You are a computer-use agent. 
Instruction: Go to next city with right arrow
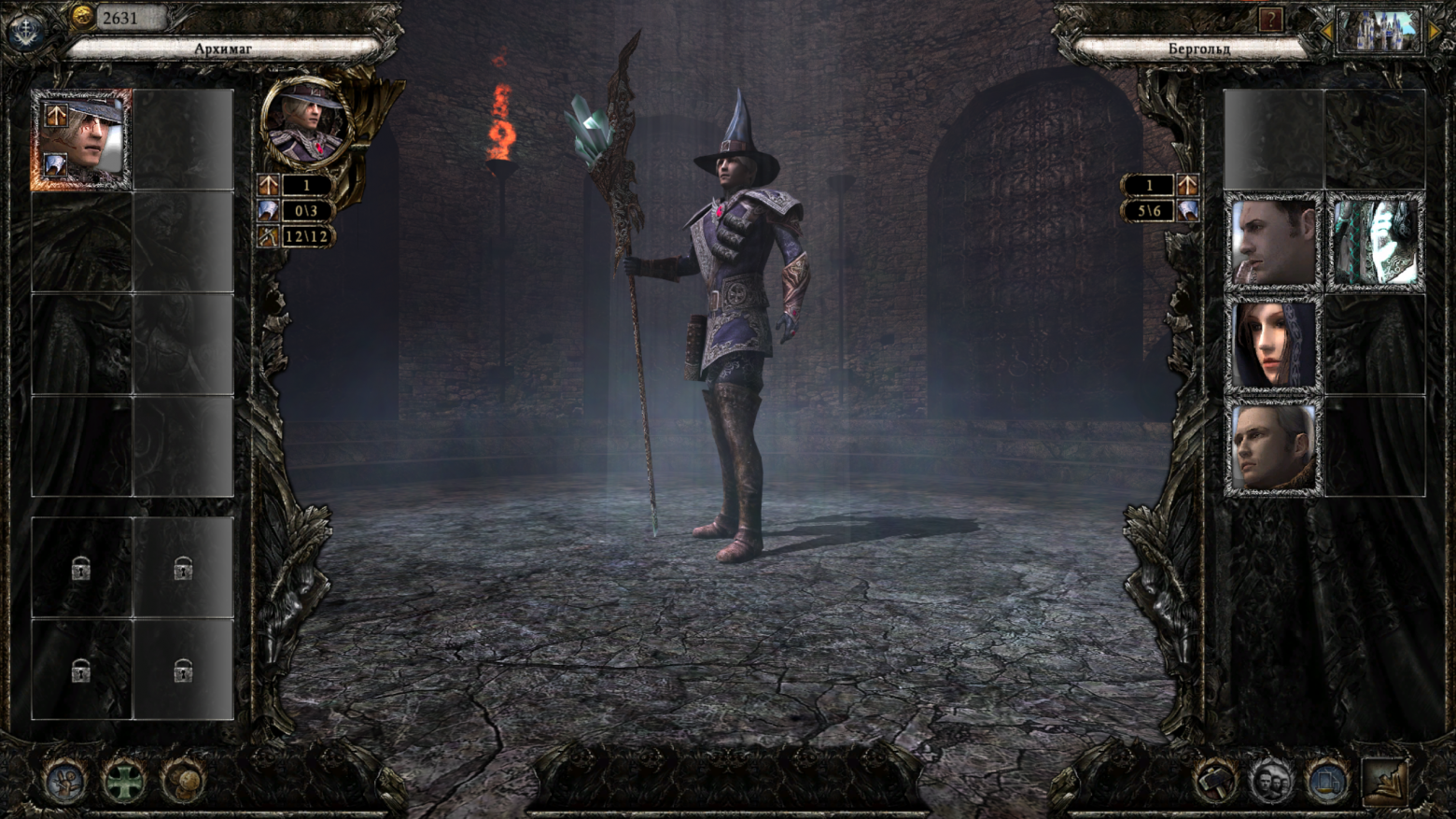tap(1435, 31)
